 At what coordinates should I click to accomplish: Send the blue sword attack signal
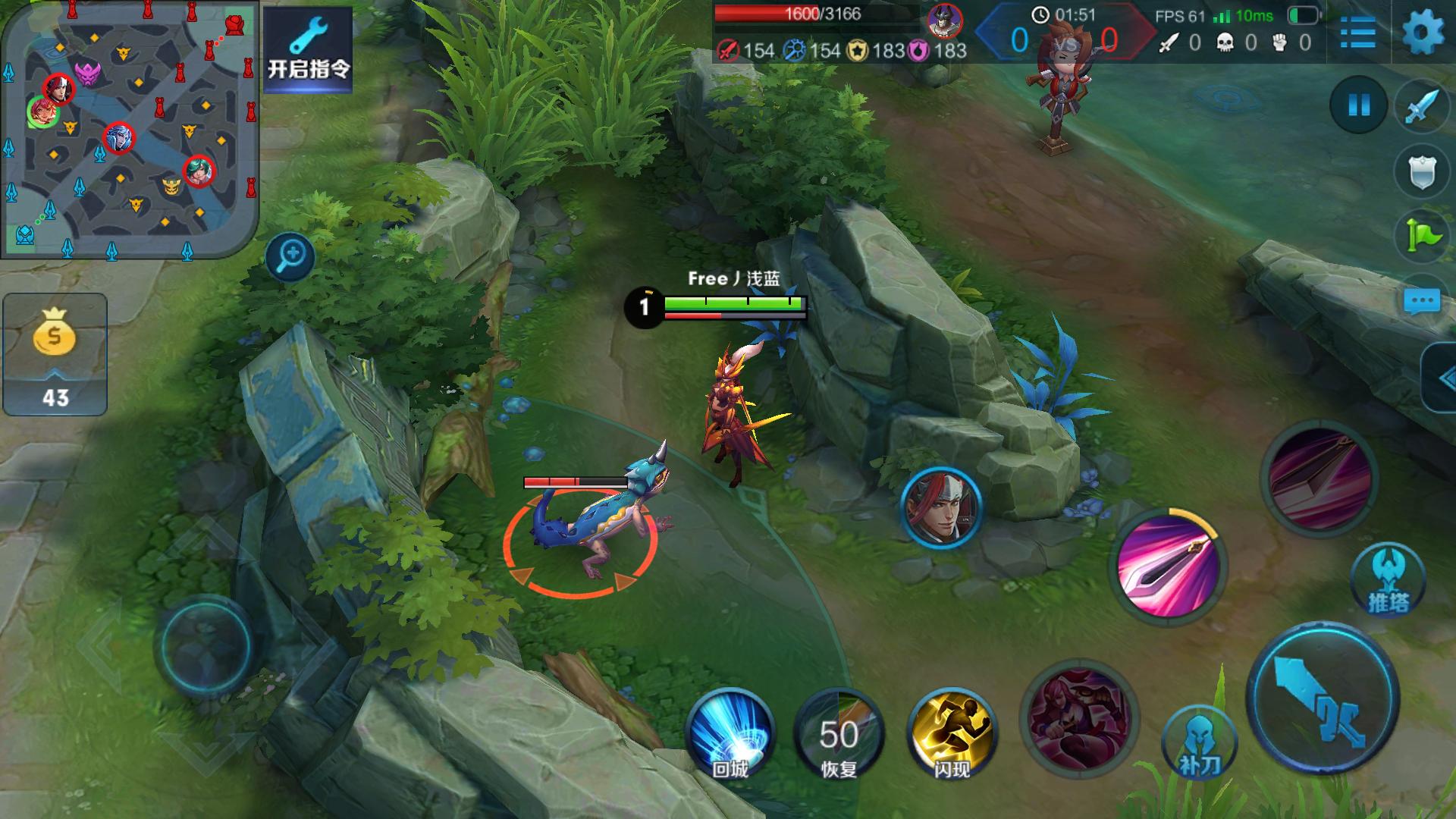tap(1422, 107)
